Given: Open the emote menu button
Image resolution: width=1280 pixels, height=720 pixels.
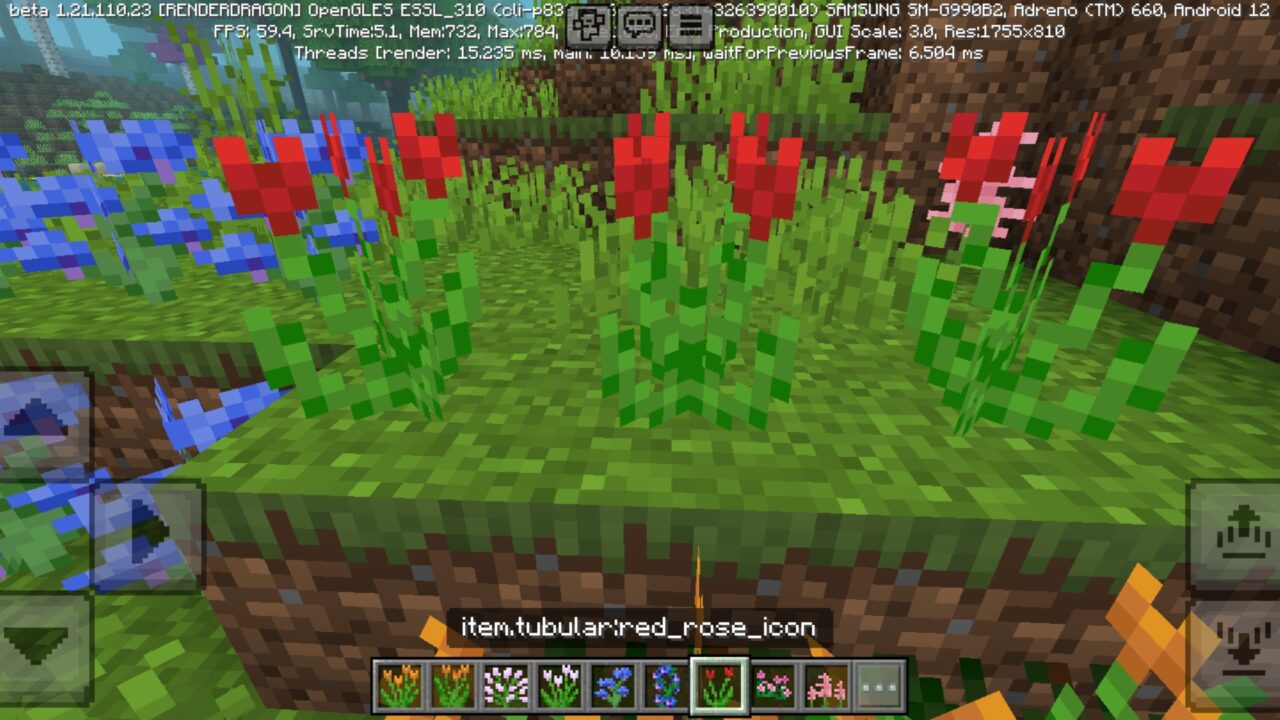Looking at the screenshot, I should (588, 24).
